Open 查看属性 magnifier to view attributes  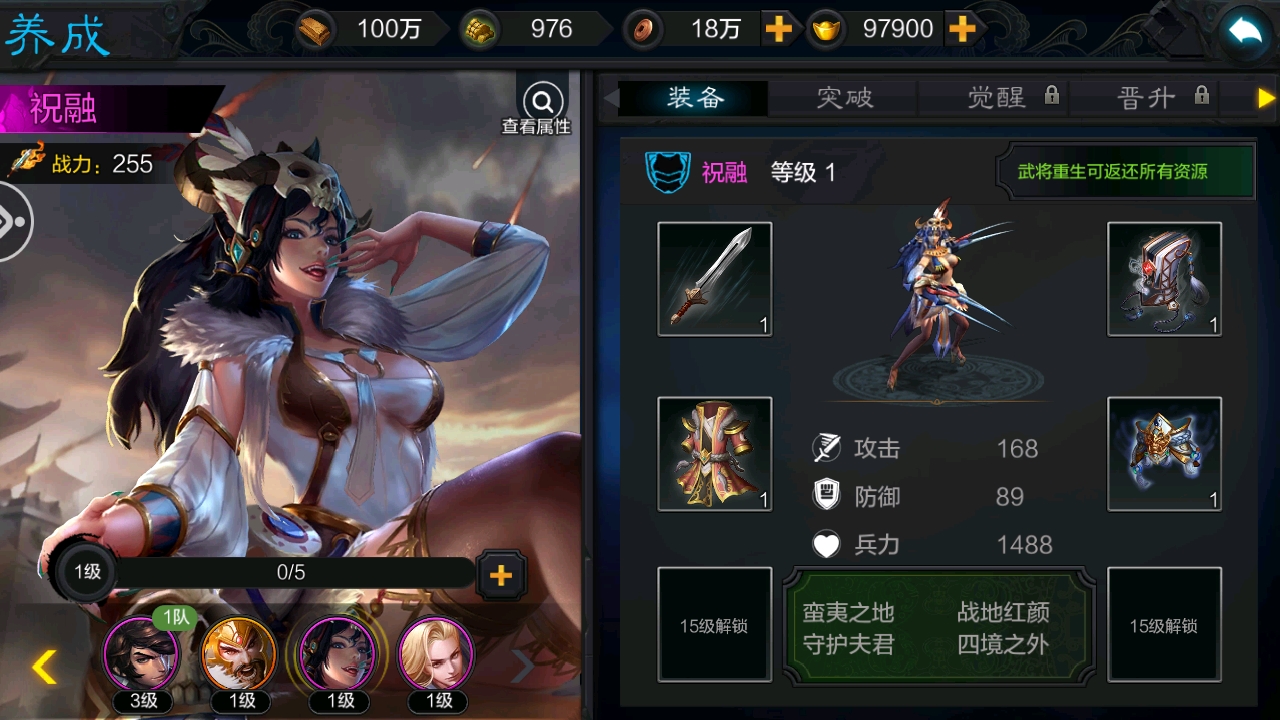543,103
